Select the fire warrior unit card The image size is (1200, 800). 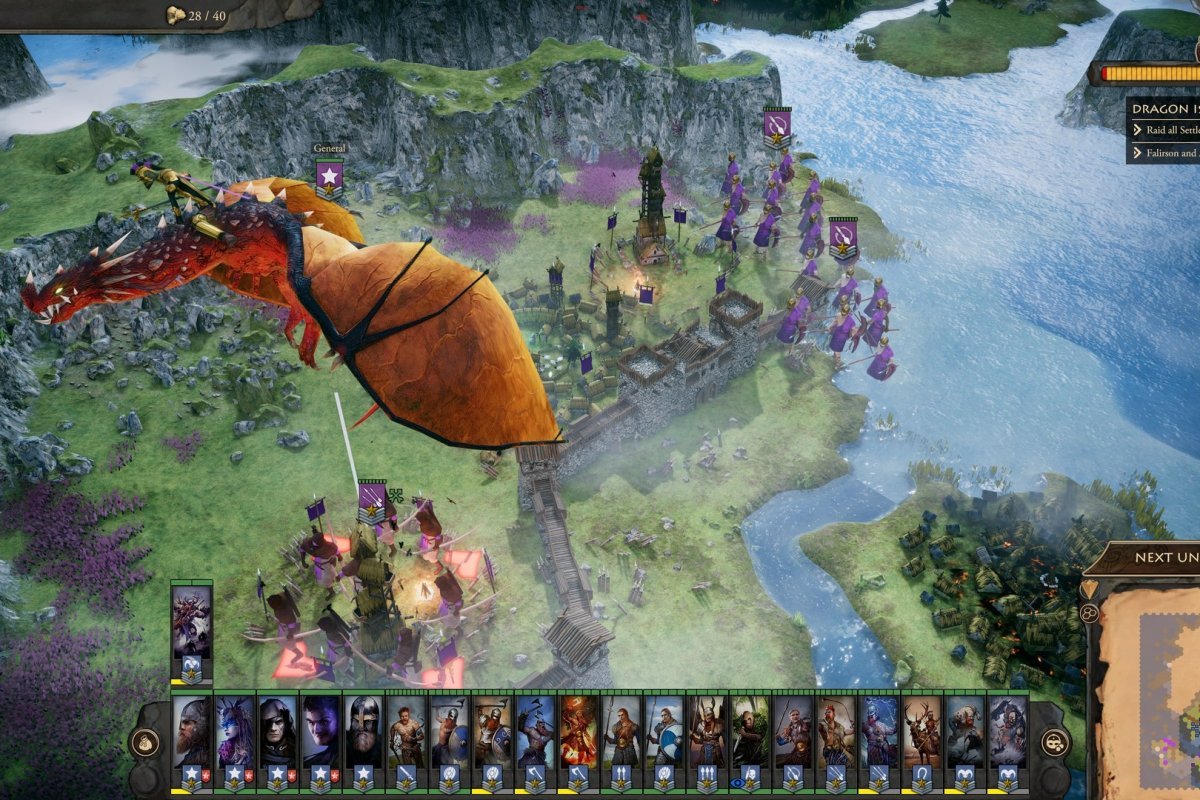(x=578, y=738)
